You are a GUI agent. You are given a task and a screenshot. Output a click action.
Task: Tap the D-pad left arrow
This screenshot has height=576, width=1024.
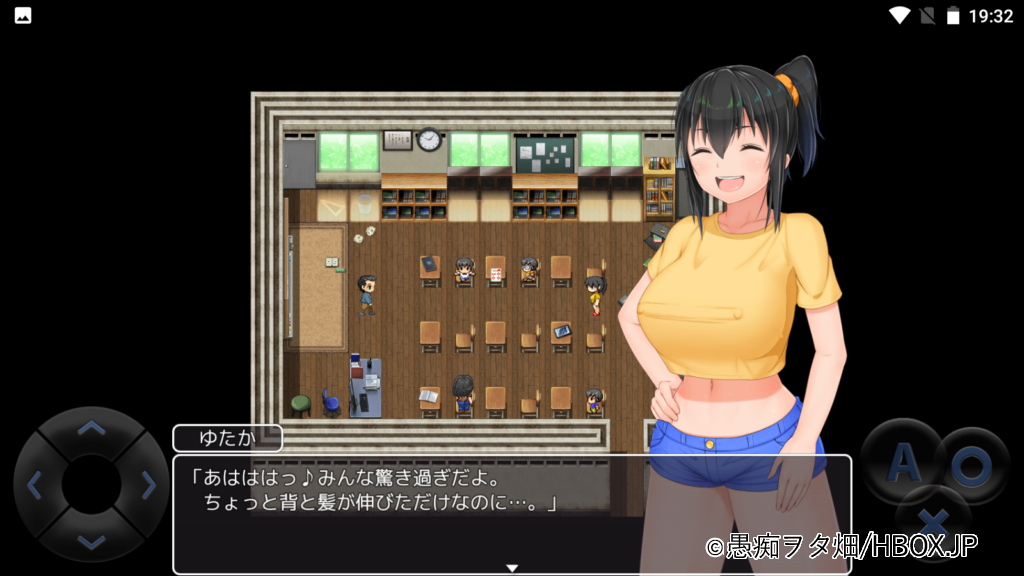(35, 486)
